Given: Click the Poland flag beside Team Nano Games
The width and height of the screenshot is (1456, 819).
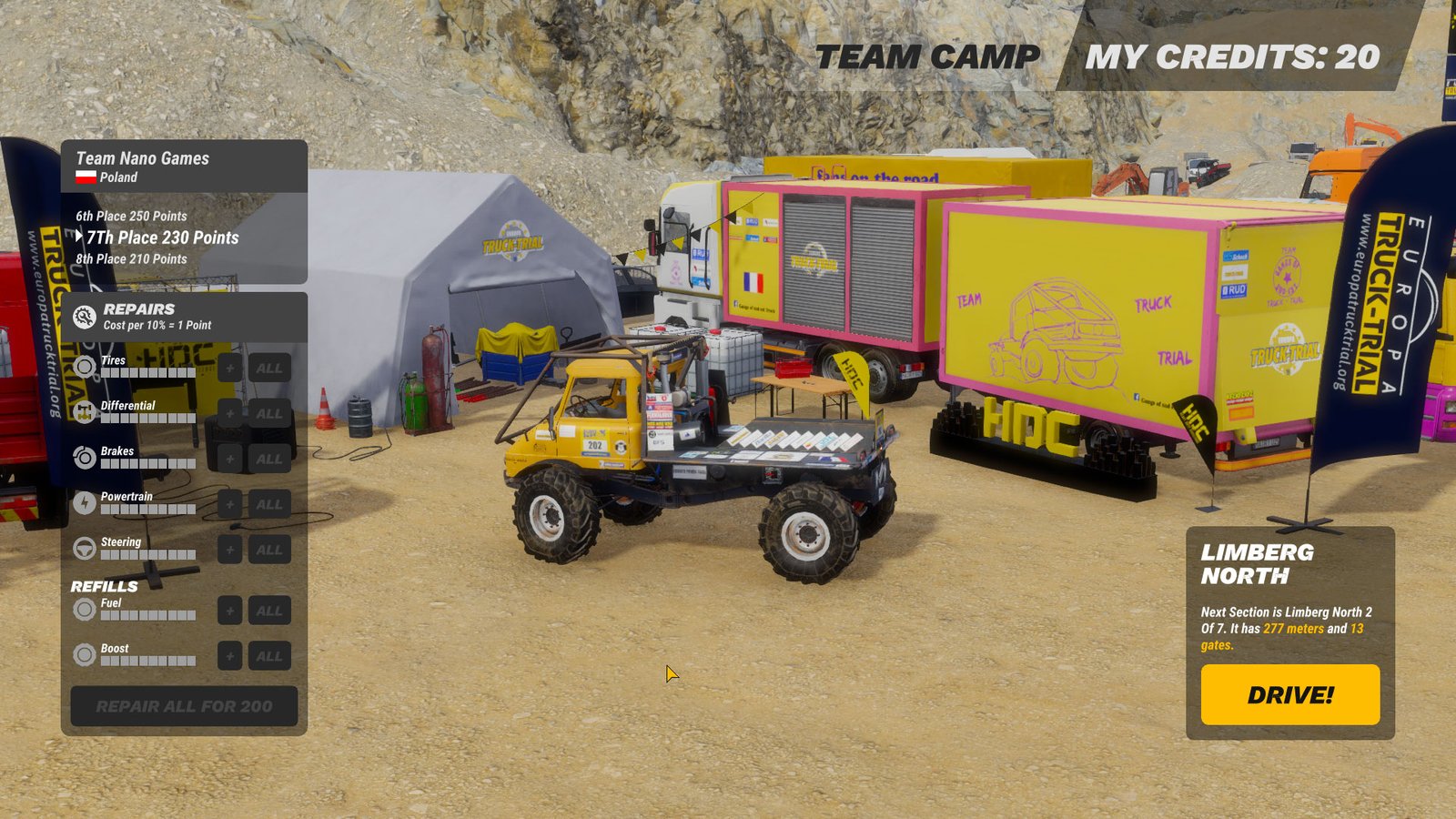Looking at the screenshot, I should pos(85,178).
